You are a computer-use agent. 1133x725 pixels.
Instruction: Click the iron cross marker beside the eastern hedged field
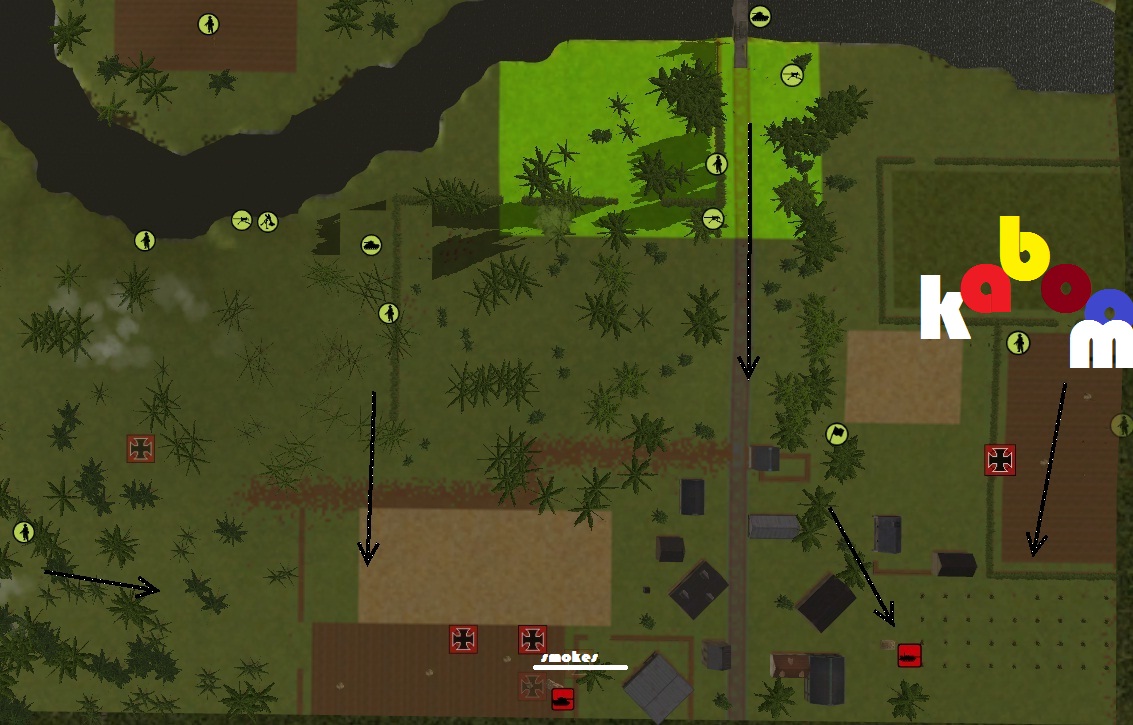(x=1000, y=459)
